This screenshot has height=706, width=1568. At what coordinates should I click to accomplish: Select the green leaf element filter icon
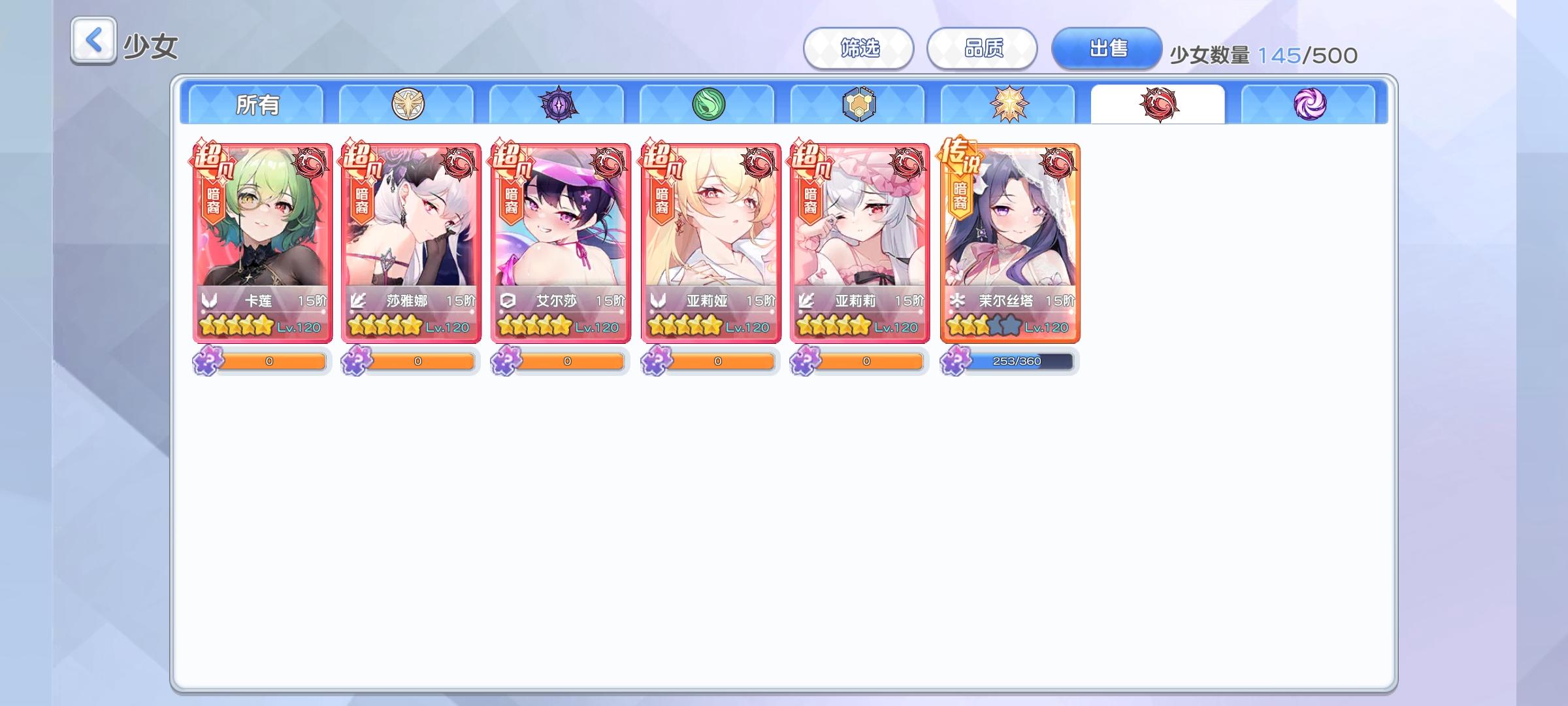(x=706, y=103)
